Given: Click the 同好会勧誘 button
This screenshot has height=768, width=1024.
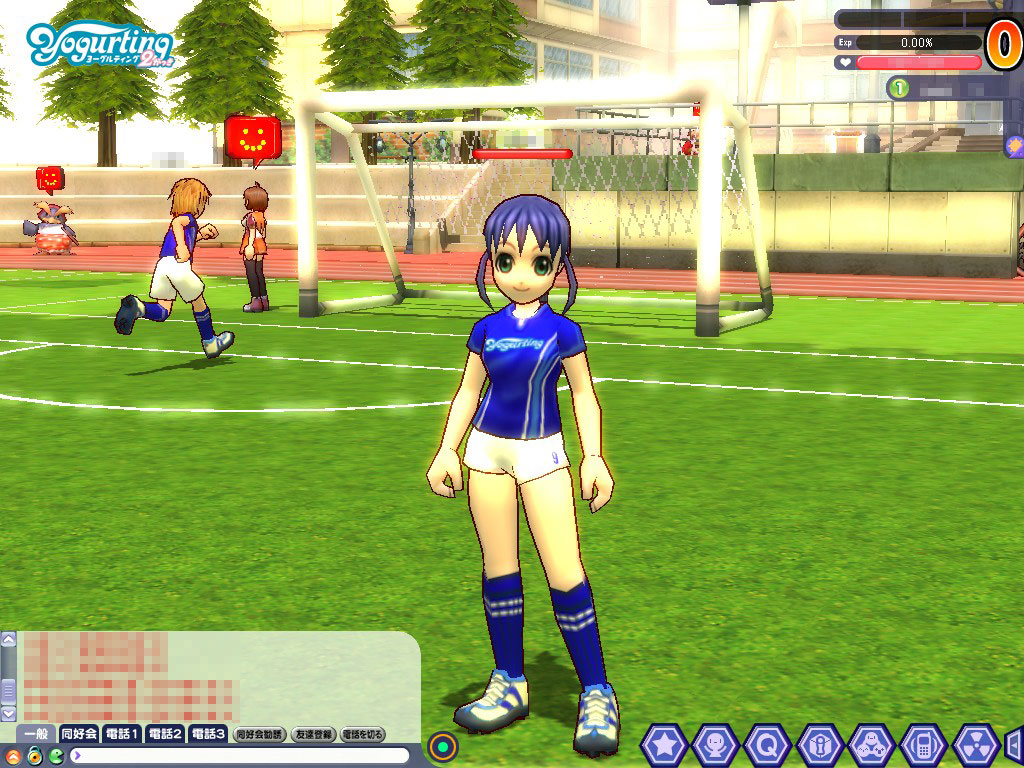Looking at the screenshot, I should pyautogui.click(x=259, y=734).
